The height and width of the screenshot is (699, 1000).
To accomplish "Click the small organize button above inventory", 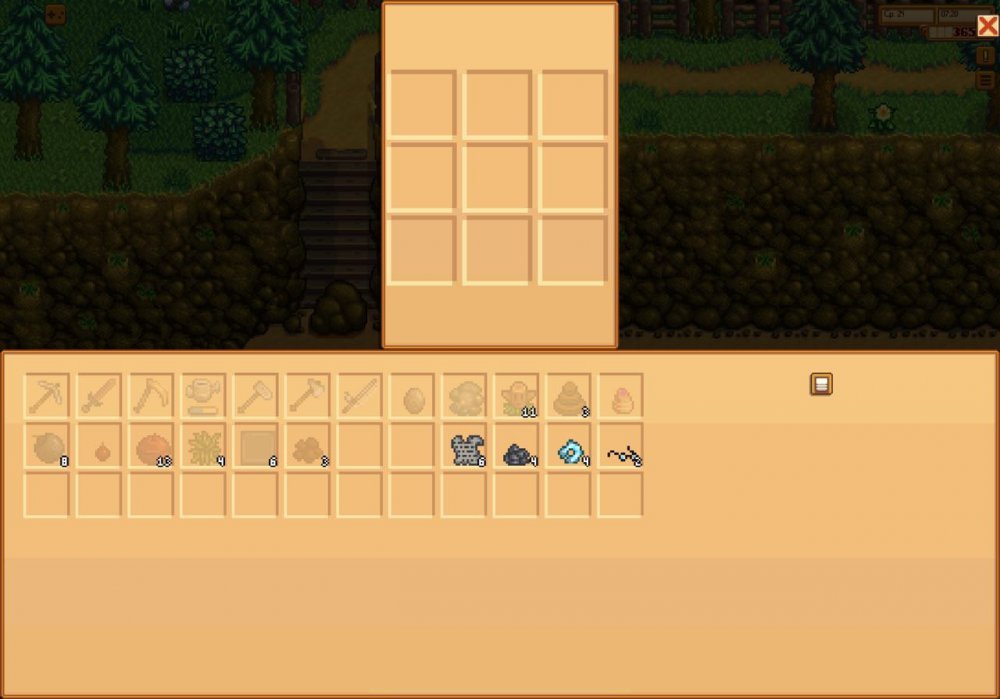I will click(821, 384).
